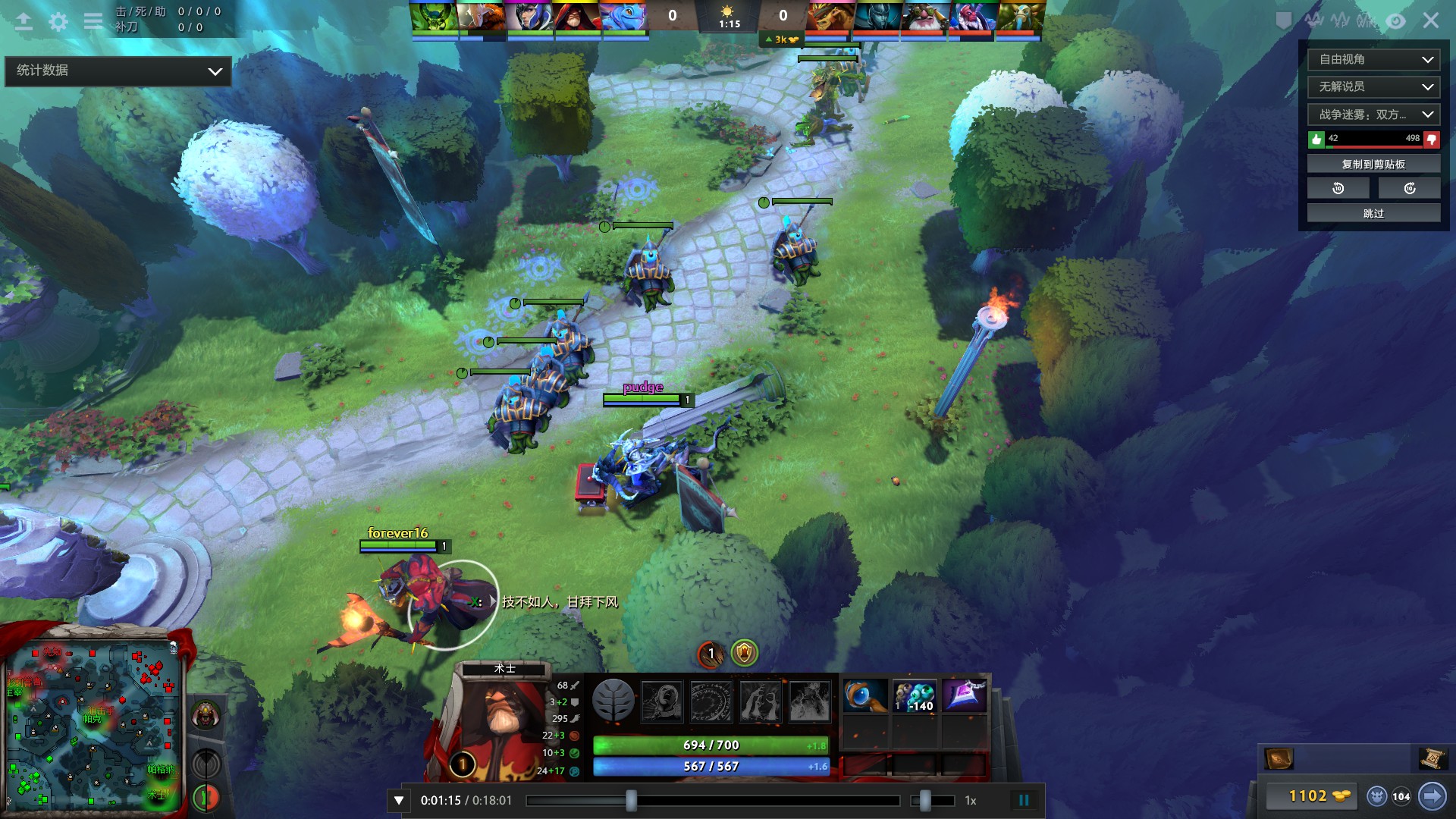Toggle thumbs down to dislike the replay
Viewport: 1456px width, 819px height.
click(1430, 139)
